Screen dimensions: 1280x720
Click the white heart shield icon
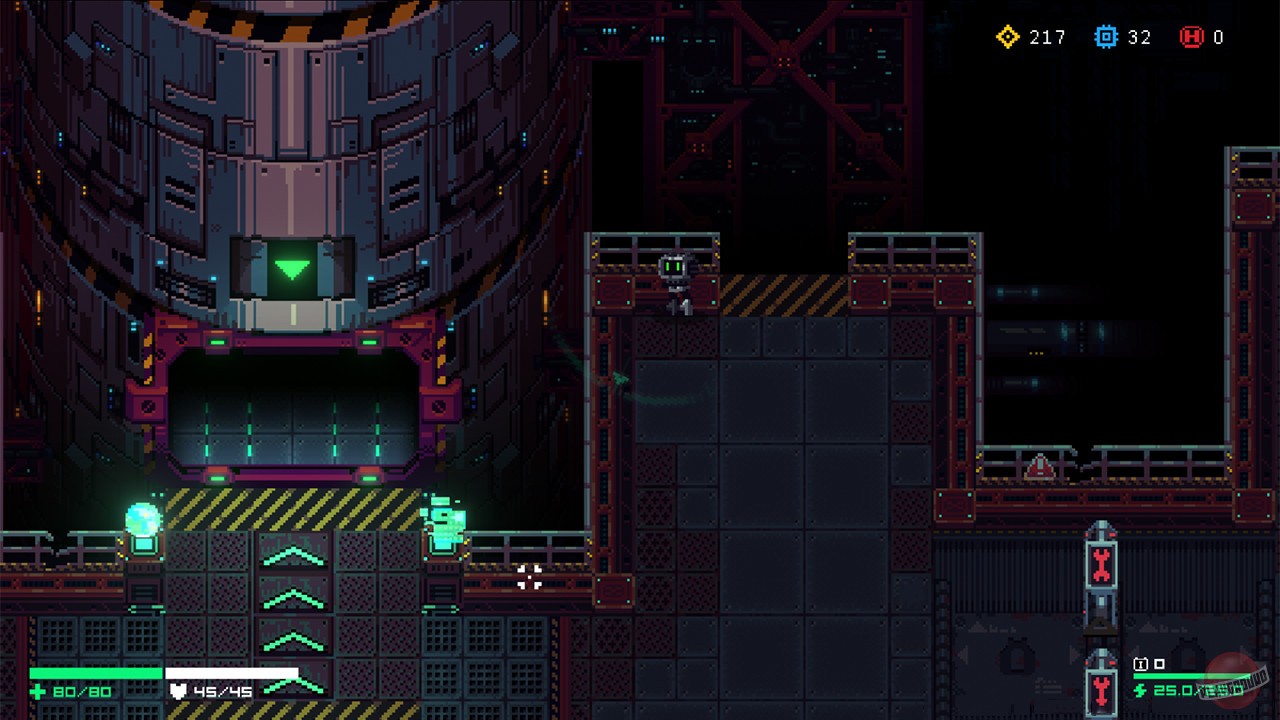click(176, 689)
